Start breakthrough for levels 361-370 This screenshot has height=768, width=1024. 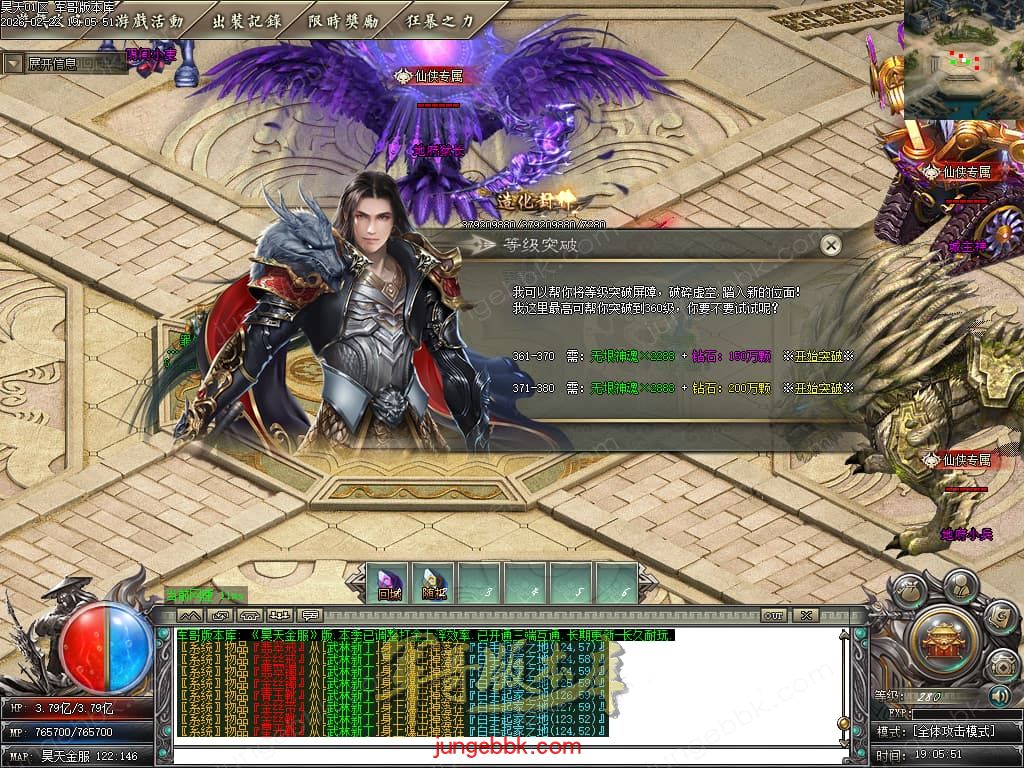tap(819, 355)
